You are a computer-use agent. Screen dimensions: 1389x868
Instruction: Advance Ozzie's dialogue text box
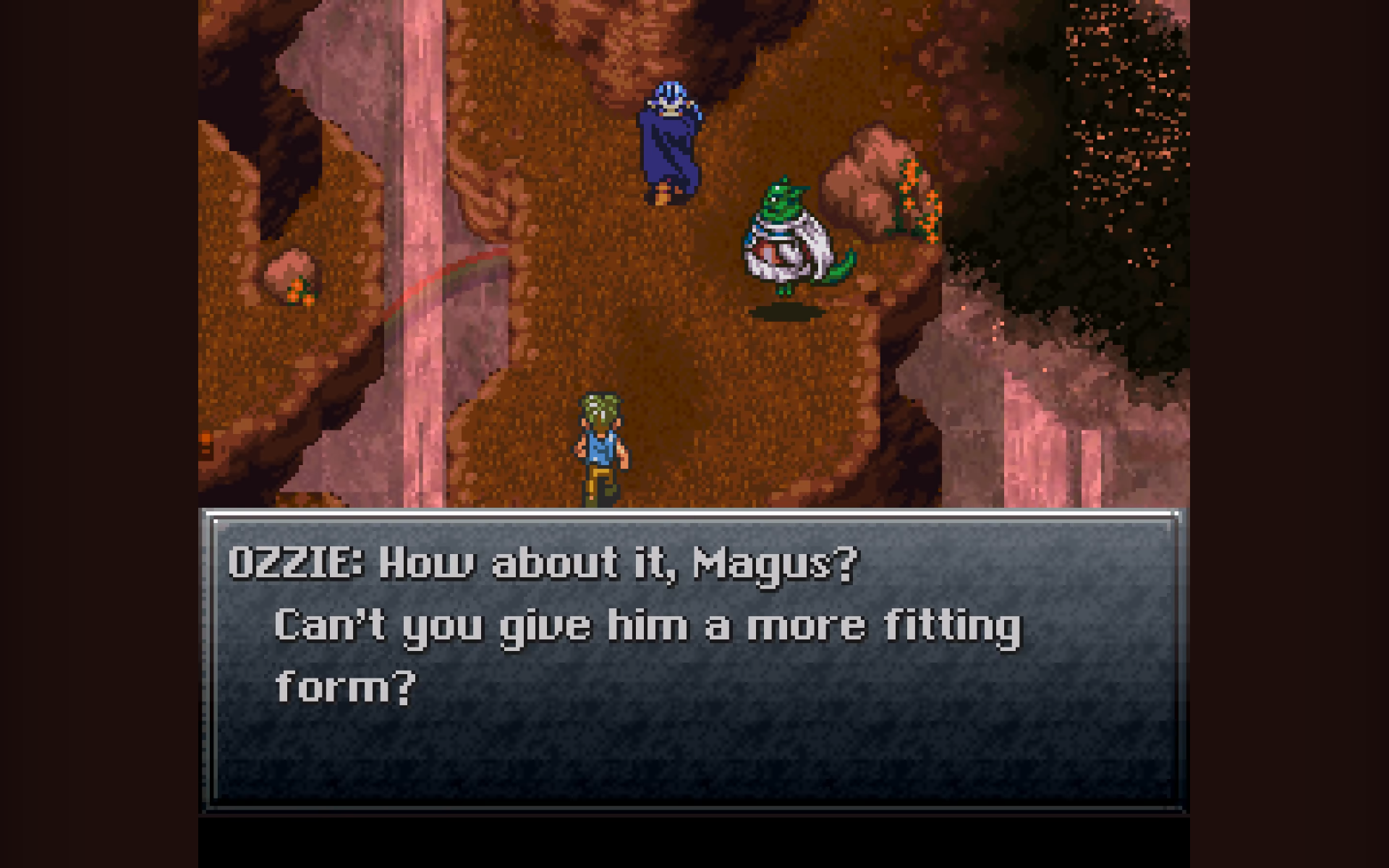(693, 660)
